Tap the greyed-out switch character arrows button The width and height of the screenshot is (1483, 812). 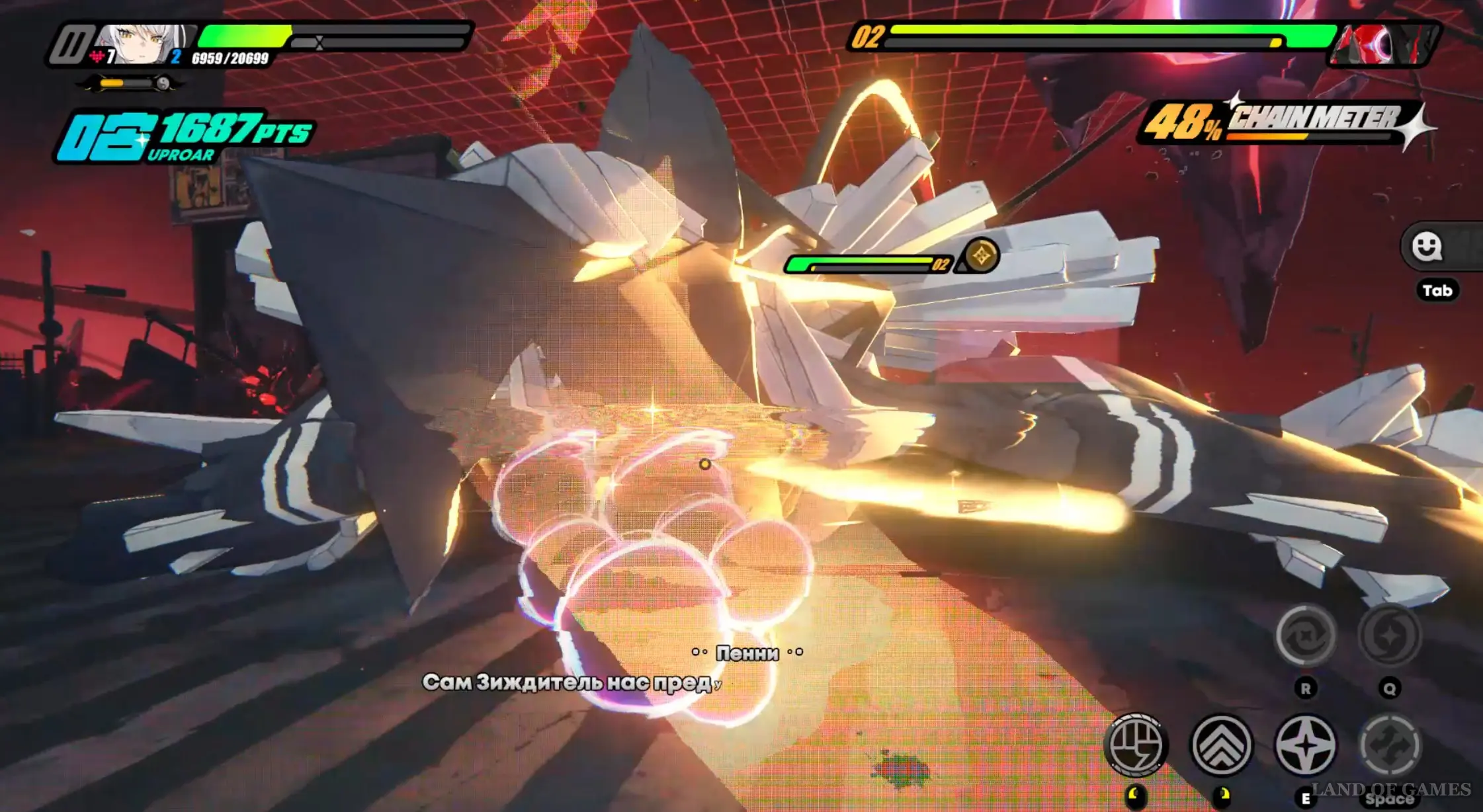[x=1389, y=745]
